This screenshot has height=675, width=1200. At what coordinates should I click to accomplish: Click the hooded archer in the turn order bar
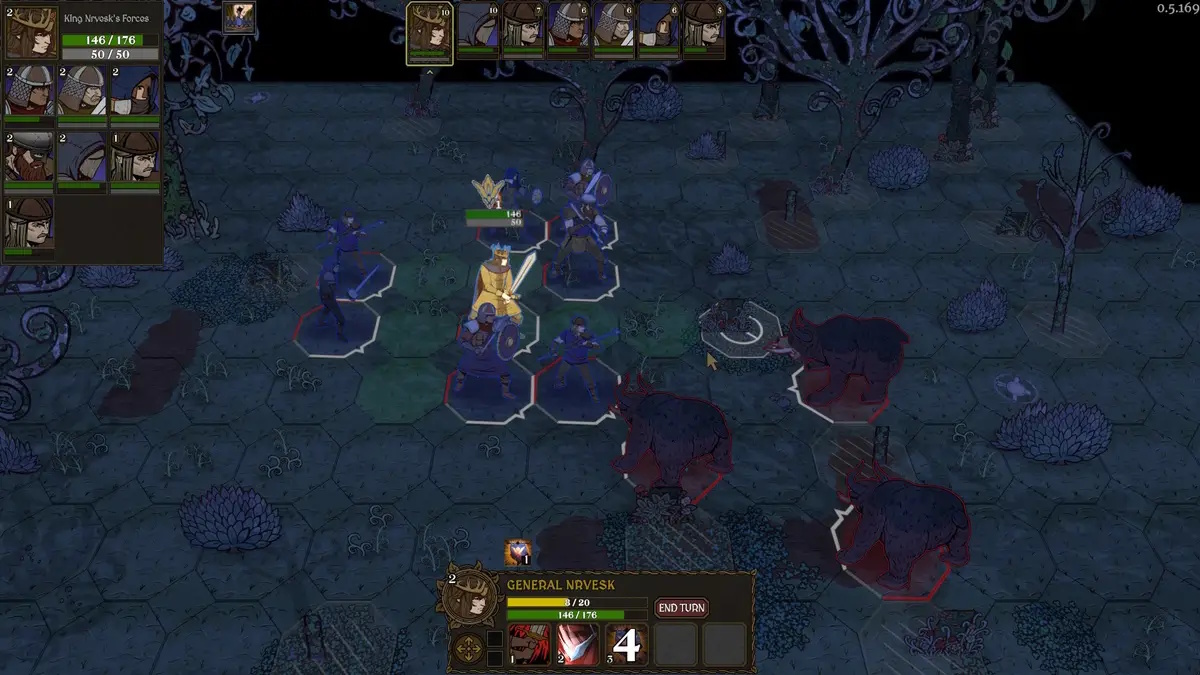658,29
